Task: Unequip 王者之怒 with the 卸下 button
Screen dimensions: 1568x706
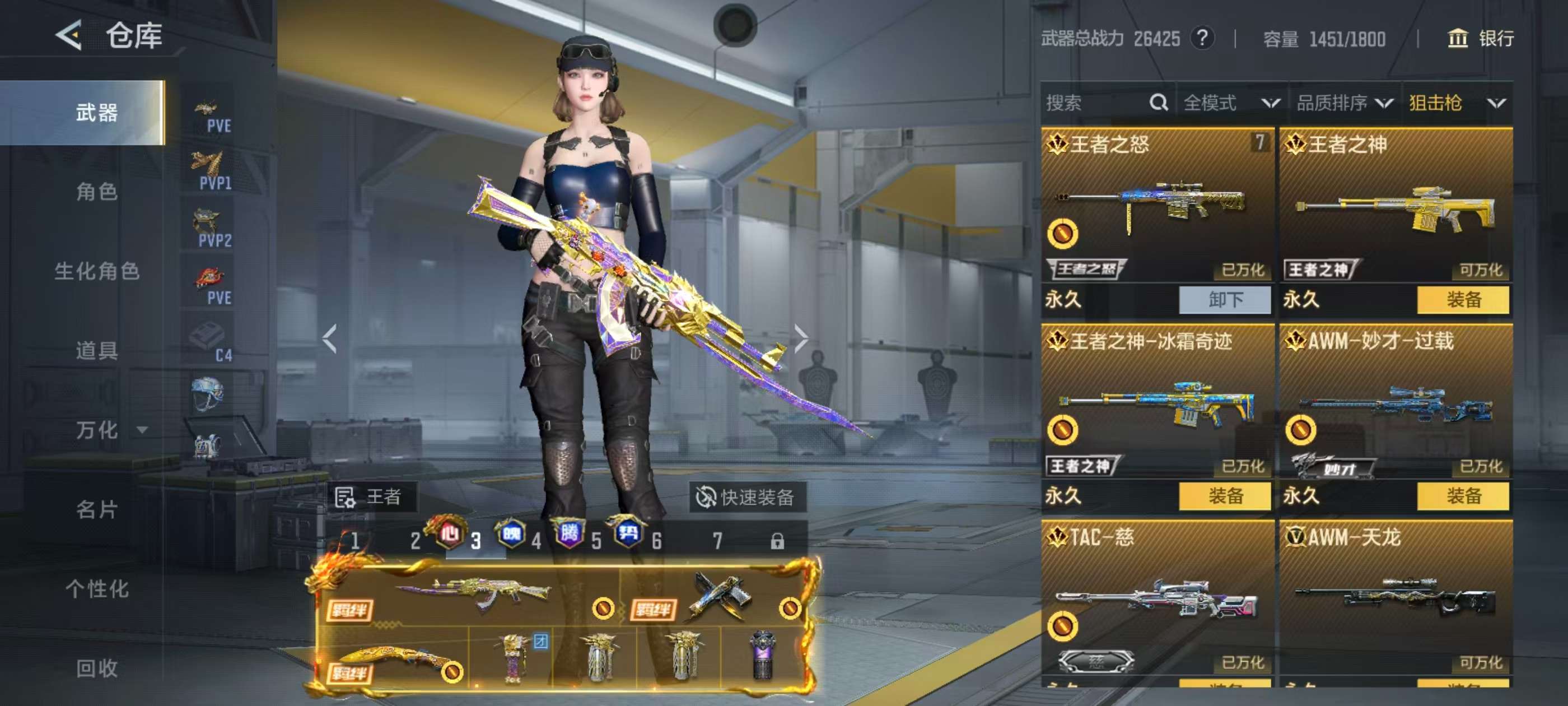Action: point(1225,300)
